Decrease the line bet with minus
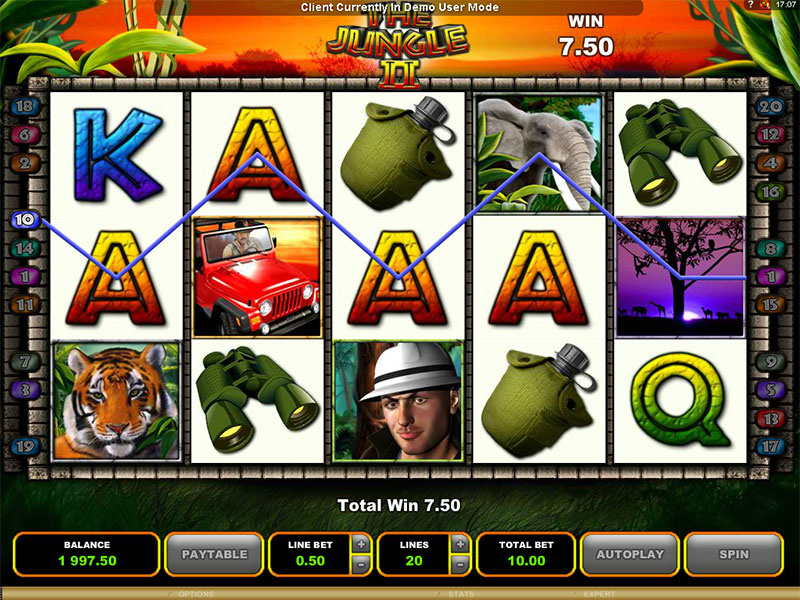 360,563
